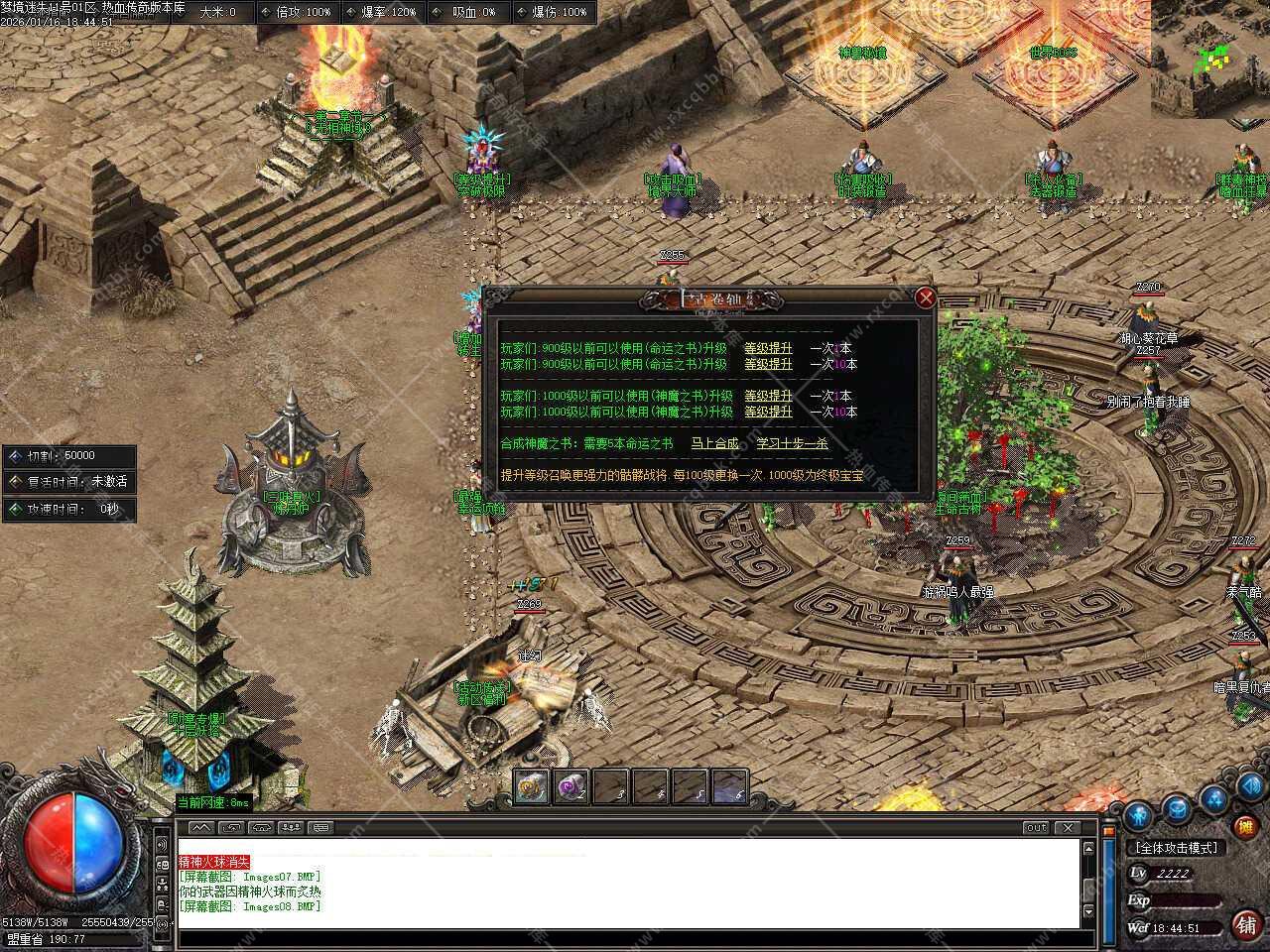Image resolution: width=1270 pixels, height=952 pixels.
Task: Choose the 学习十步一杀 skill link
Action: tap(792, 443)
